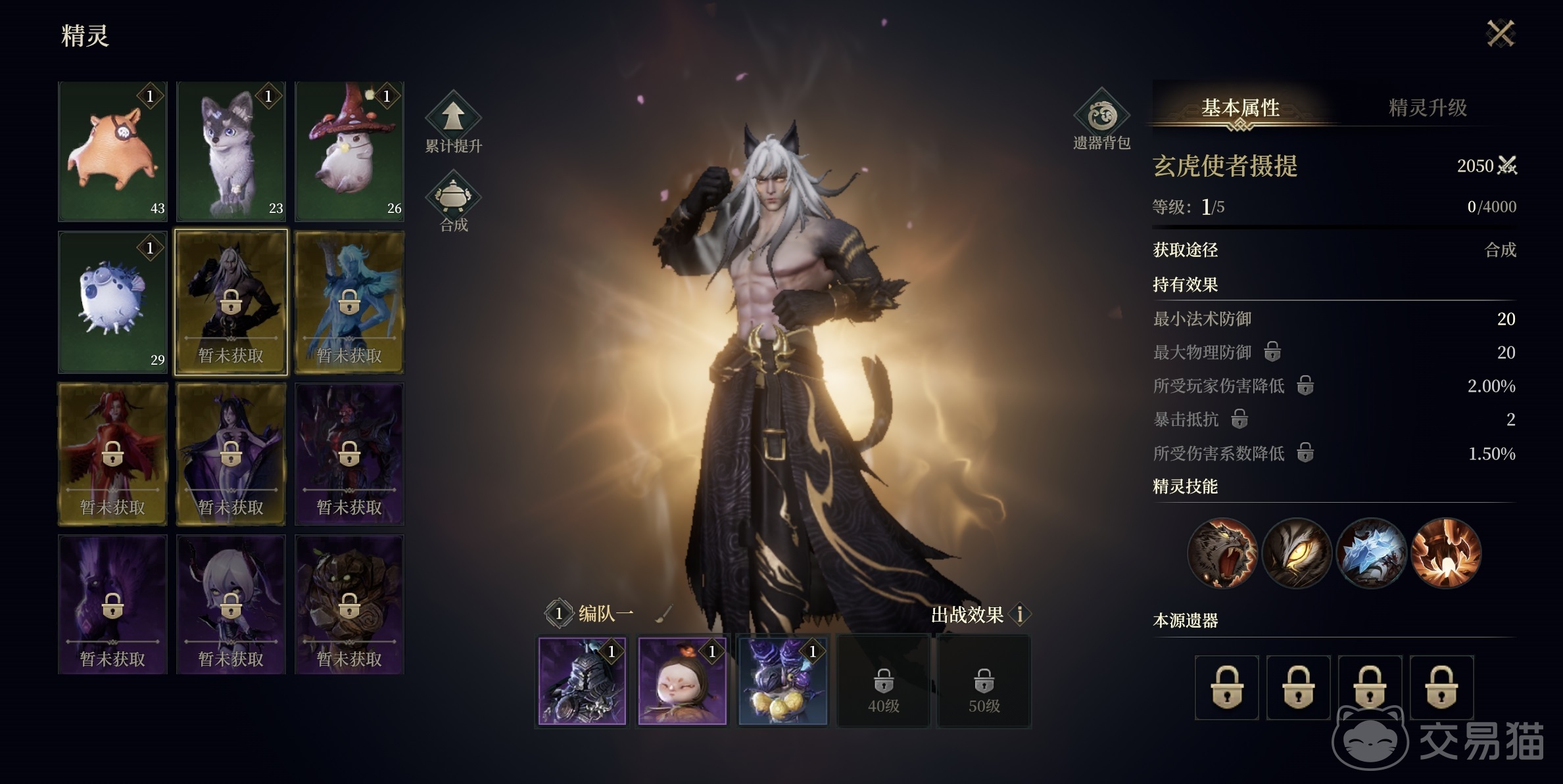Viewport: 1563px width, 784px height.
Task: Select the ice claw skill icon
Action: [x=1372, y=554]
